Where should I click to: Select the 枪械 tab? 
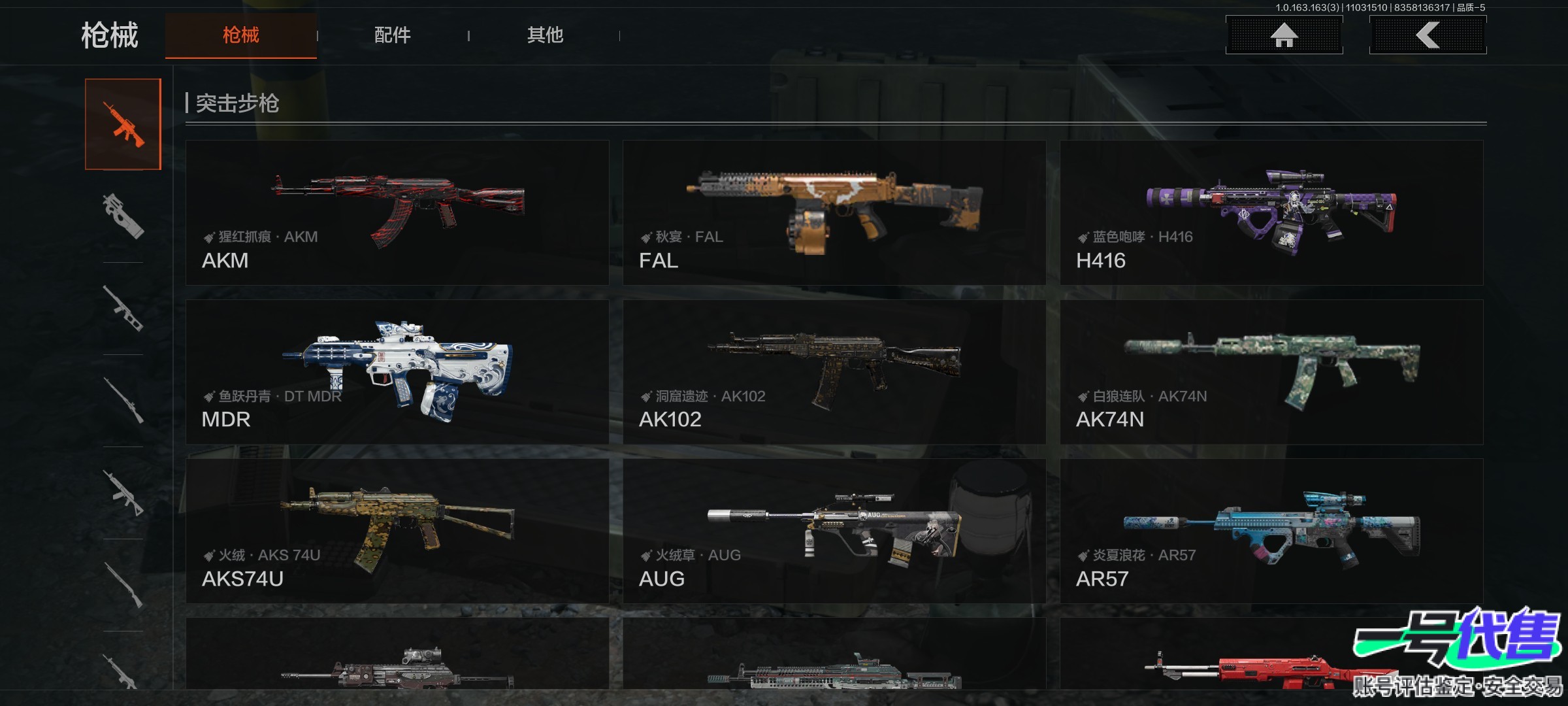(x=240, y=35)
